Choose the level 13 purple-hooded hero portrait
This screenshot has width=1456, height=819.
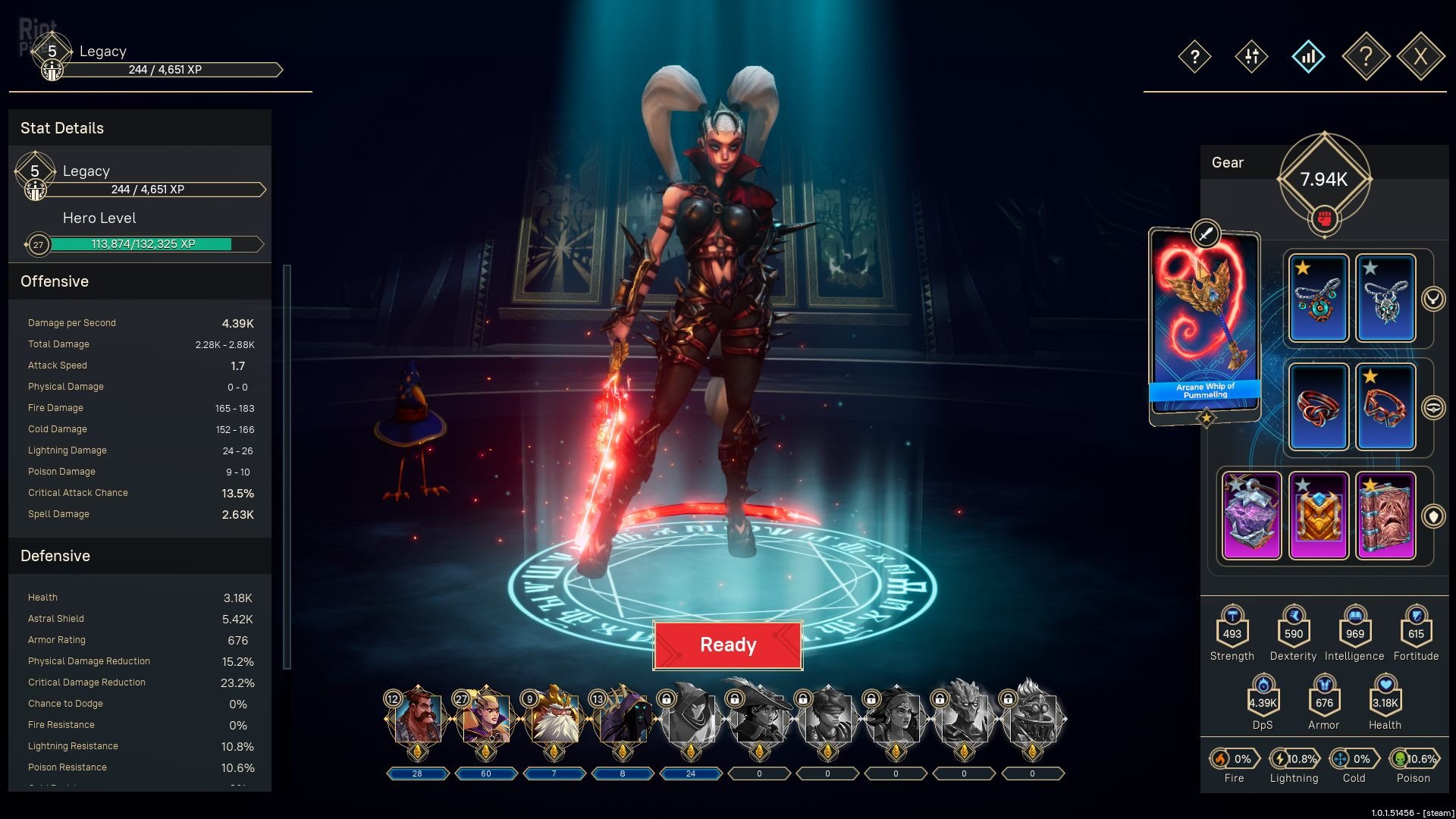(x=623, y=717)
